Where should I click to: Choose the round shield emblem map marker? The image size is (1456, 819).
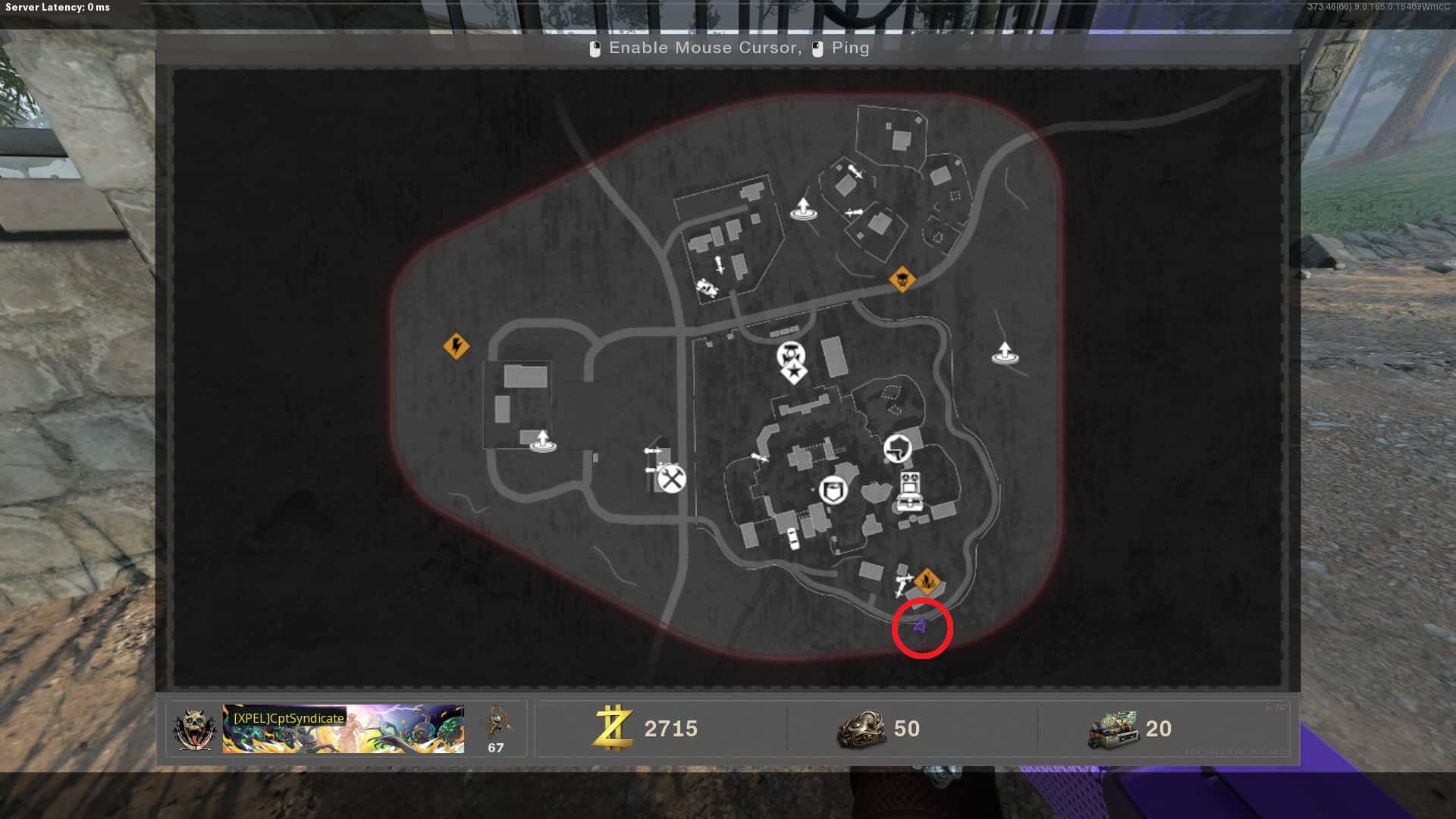pos(833,490)
